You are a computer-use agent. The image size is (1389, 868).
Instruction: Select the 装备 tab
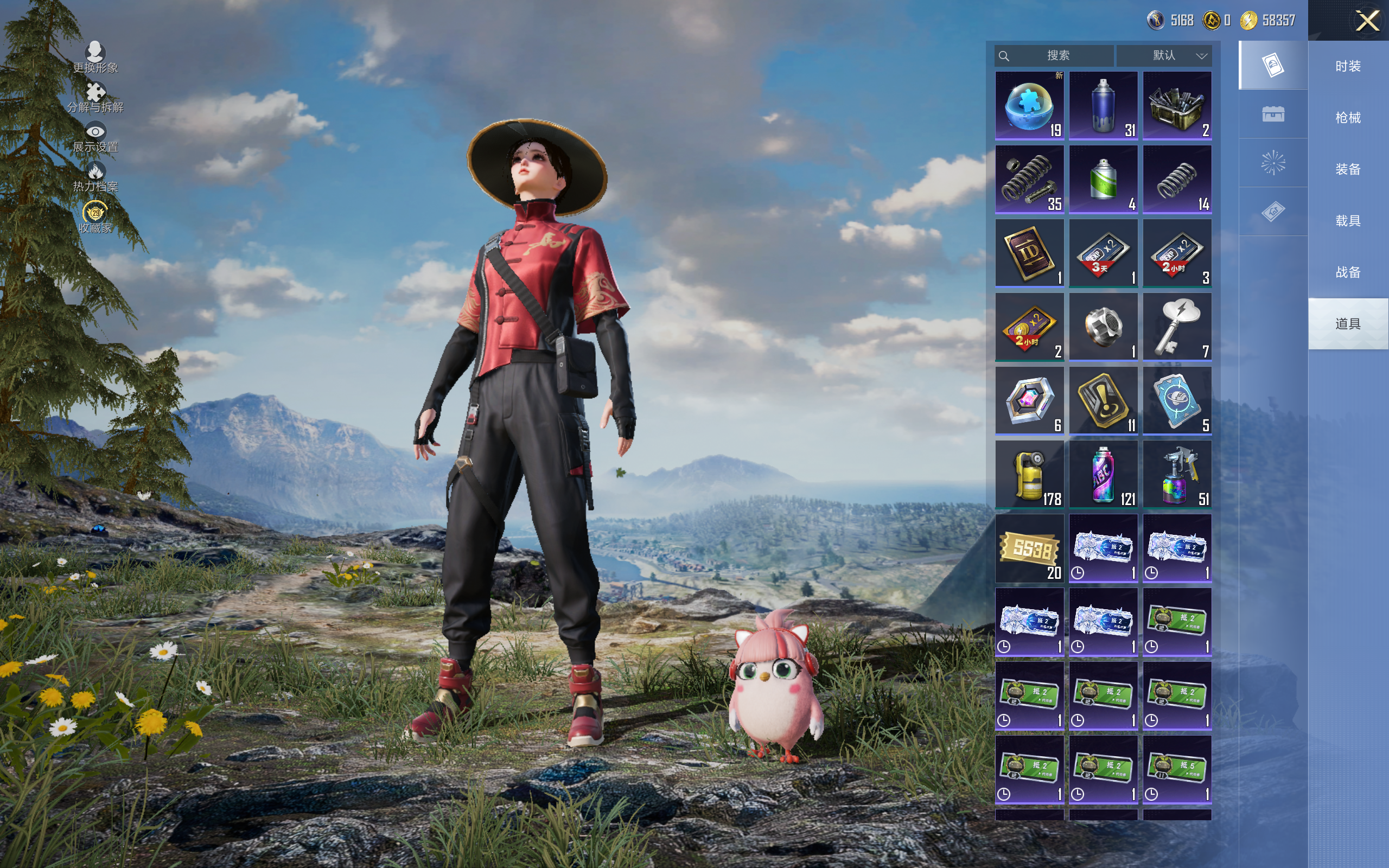1347,169
